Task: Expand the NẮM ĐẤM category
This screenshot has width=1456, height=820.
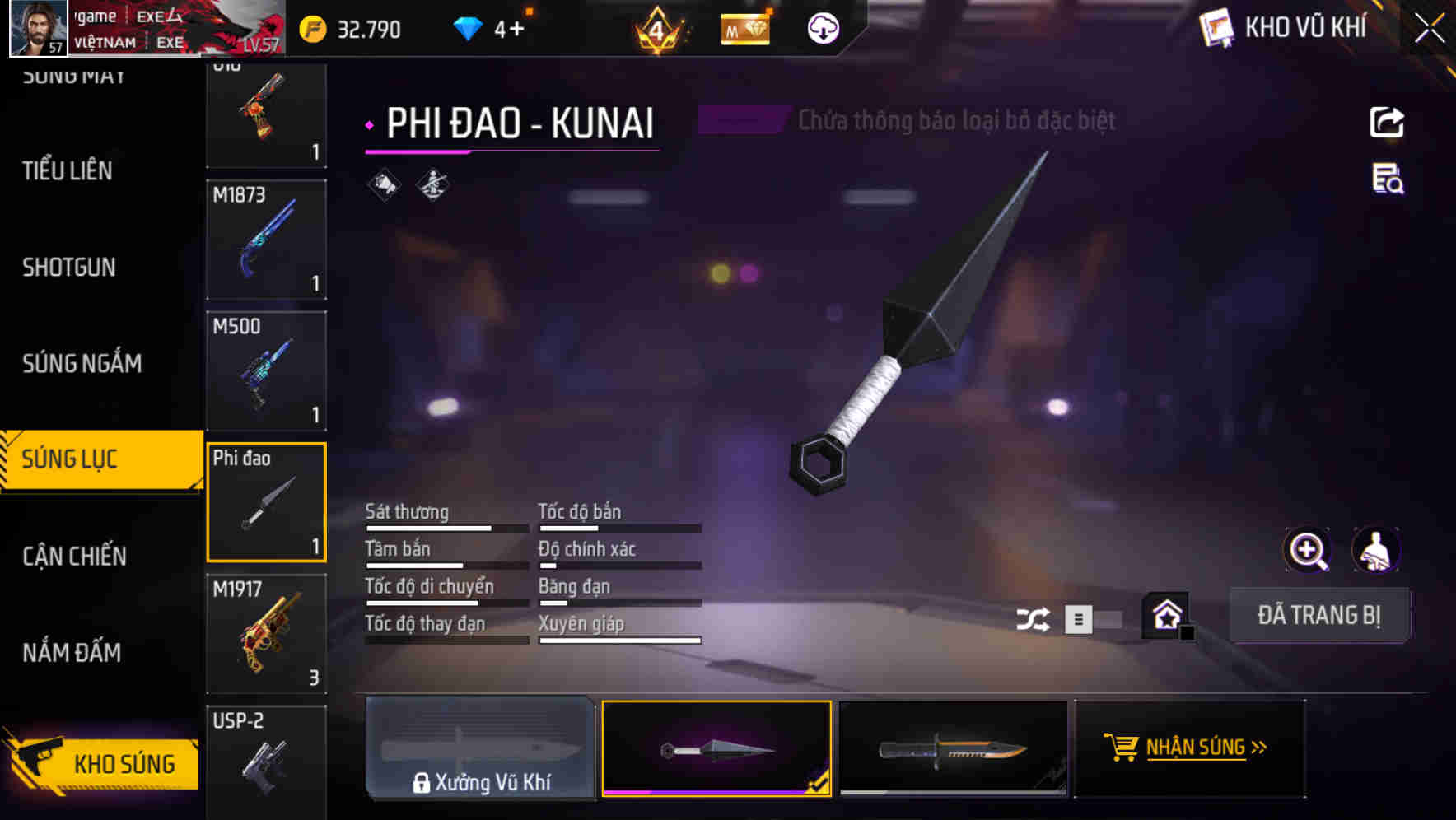Action: [72, 652]
